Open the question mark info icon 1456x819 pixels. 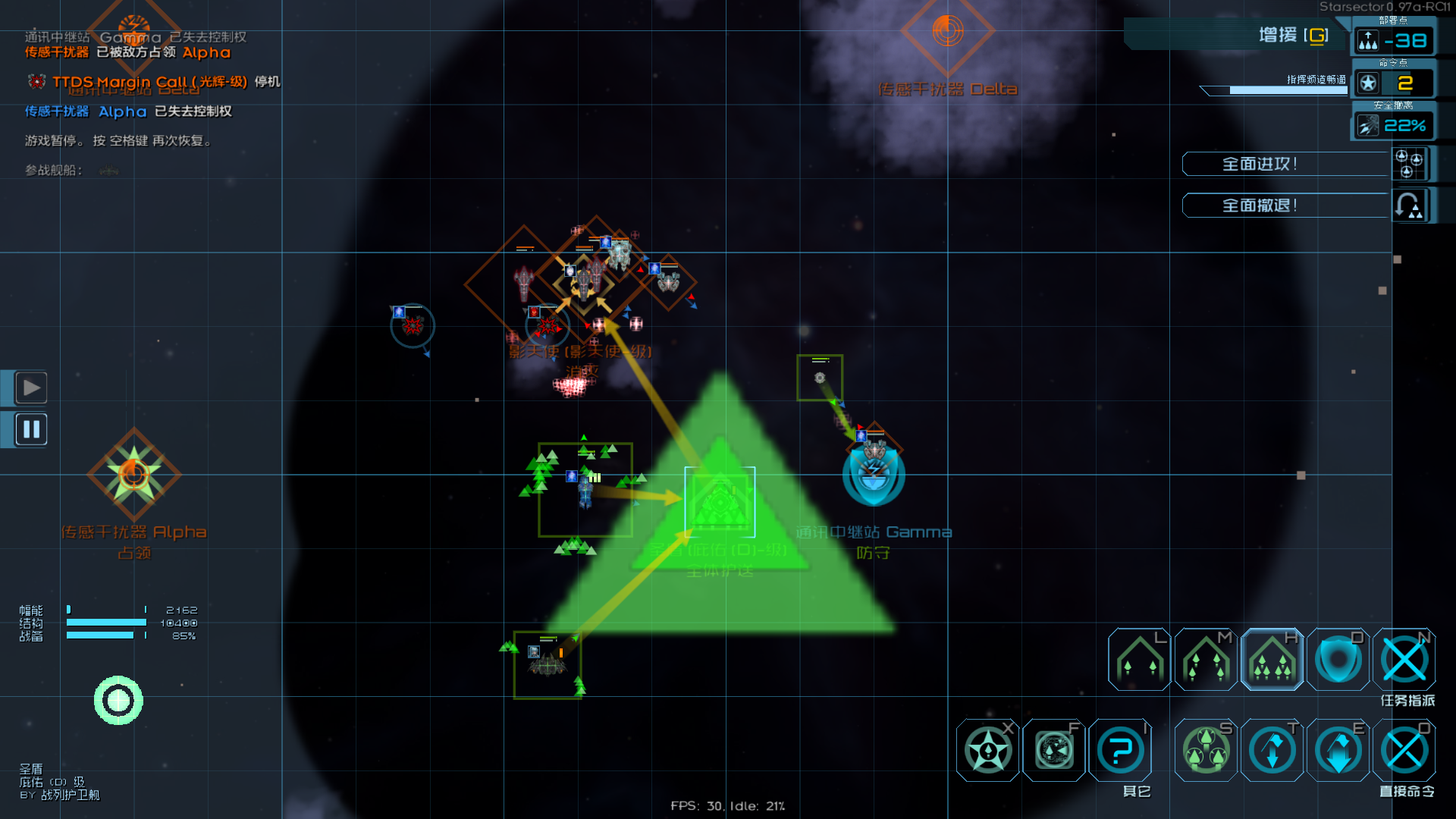[x=1120, y=751]
